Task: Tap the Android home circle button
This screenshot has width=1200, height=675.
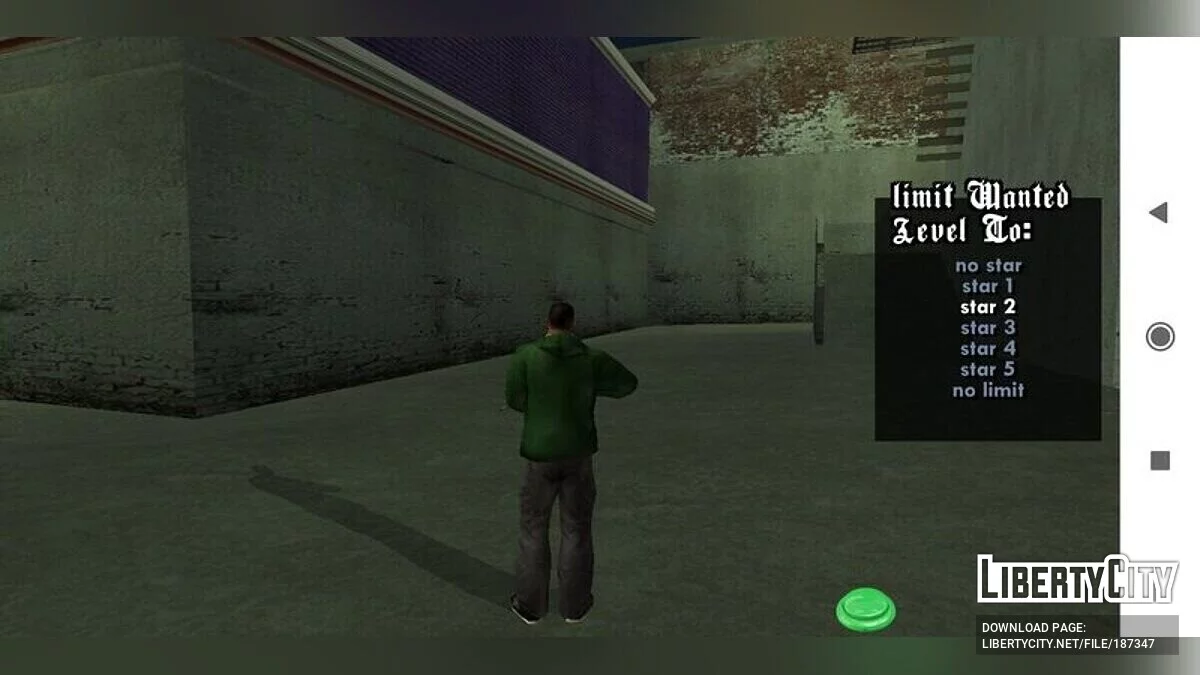Action: pyautogui.click(x=1160, y=337)
